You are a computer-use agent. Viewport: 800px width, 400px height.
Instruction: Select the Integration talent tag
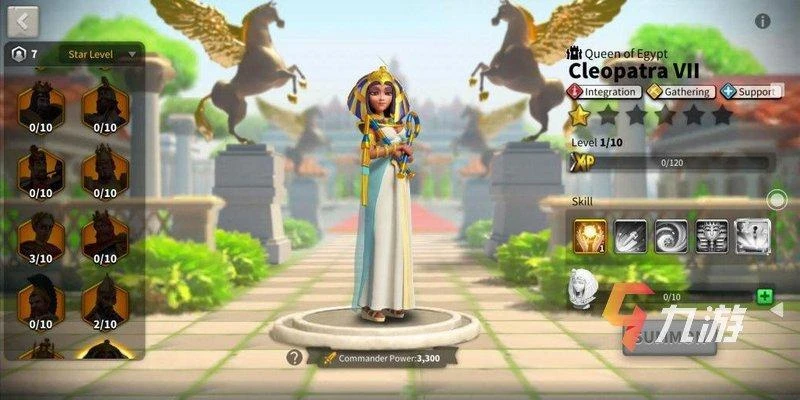click(603, 92)
